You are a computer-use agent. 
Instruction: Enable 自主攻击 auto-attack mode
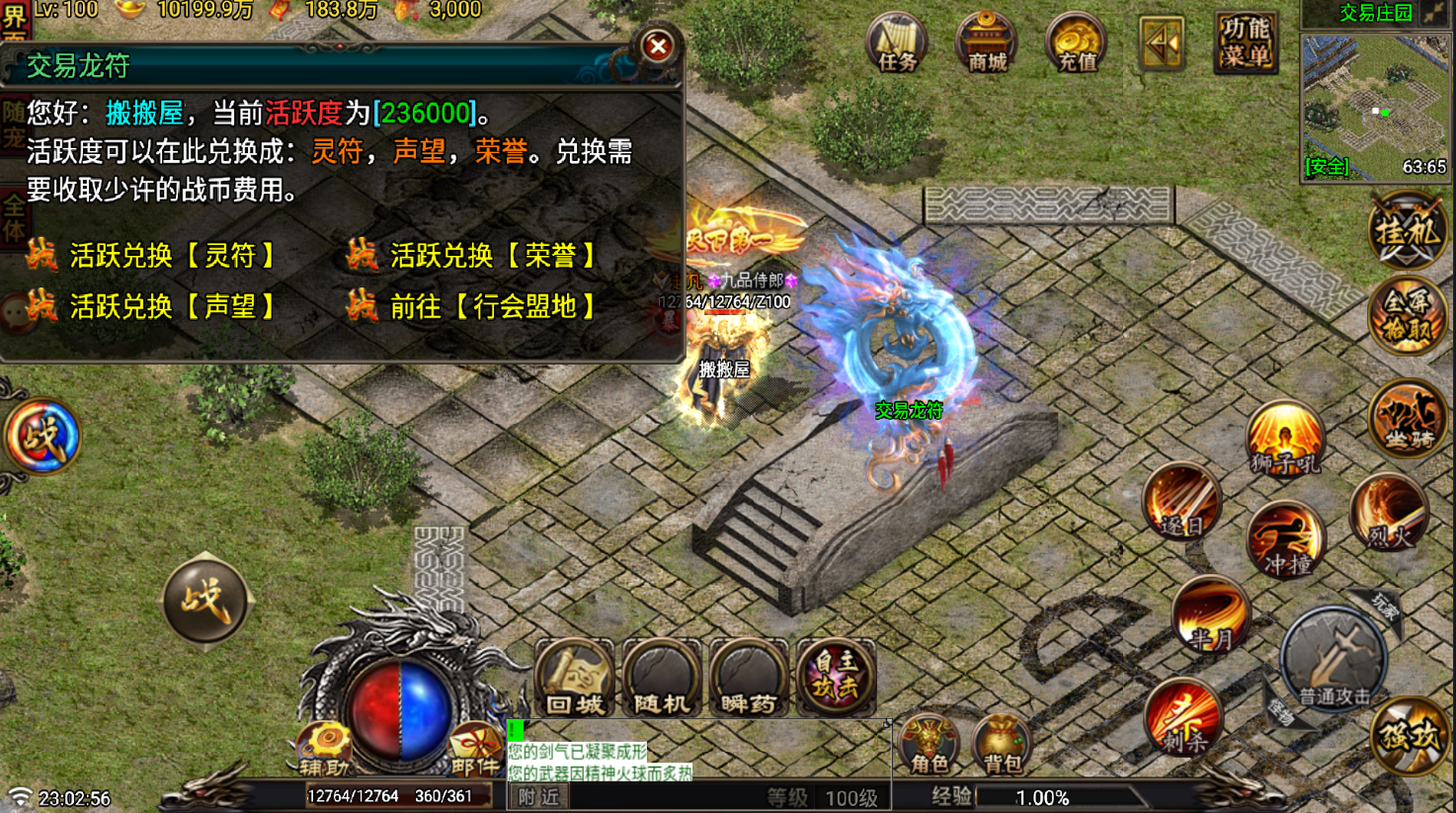click(835, 678)
